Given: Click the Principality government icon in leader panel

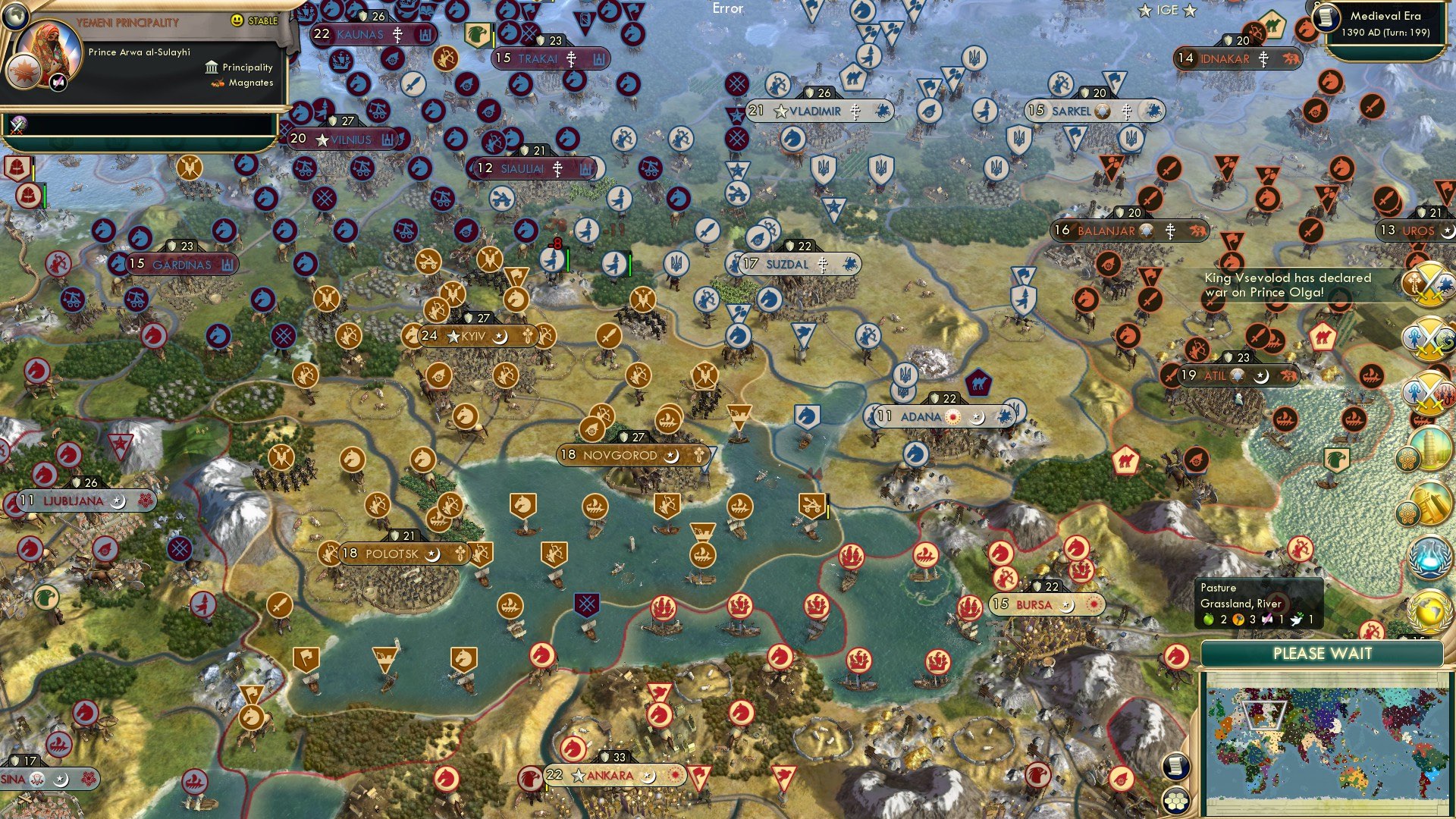Looking at the screenshot, I should coord(210,67).
